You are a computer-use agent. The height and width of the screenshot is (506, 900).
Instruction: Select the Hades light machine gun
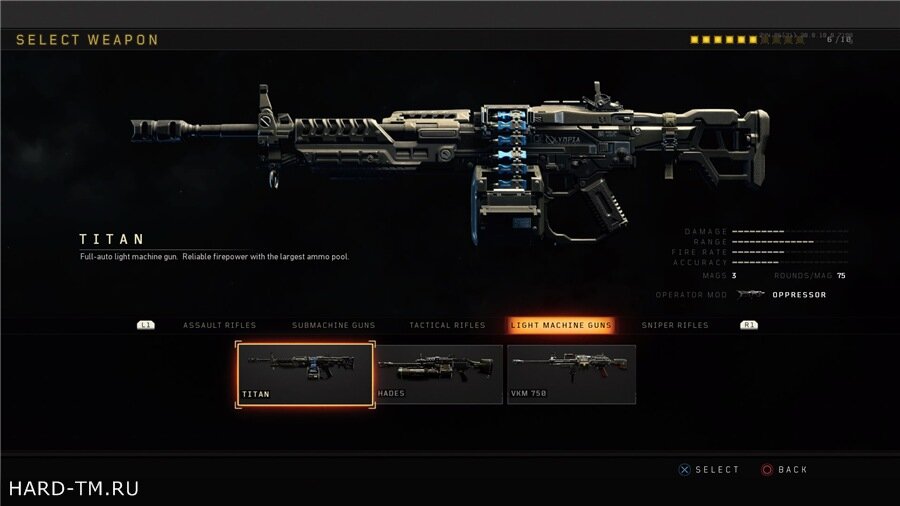[439, 373]
